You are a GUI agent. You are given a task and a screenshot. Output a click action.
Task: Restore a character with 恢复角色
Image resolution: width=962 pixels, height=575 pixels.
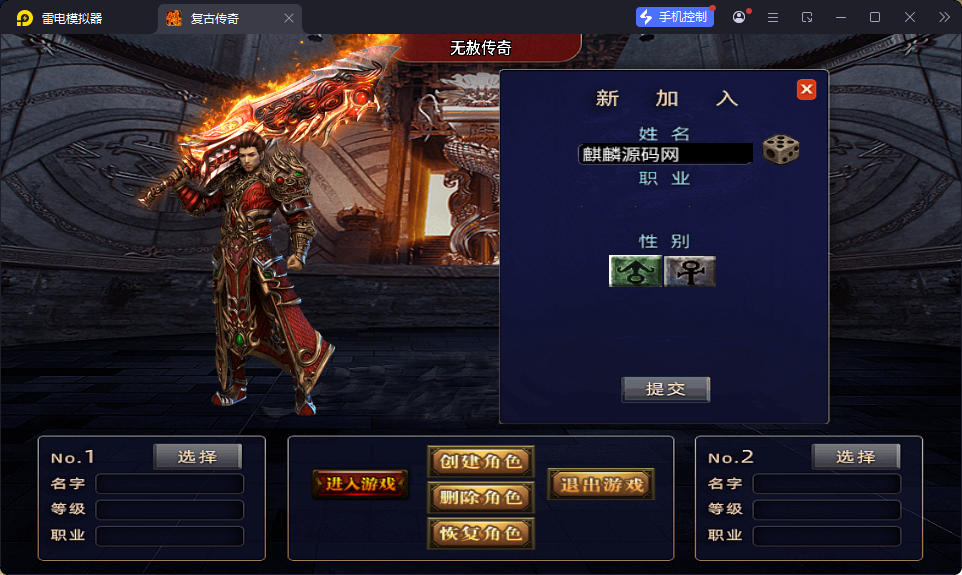click(x=480, y=533)
